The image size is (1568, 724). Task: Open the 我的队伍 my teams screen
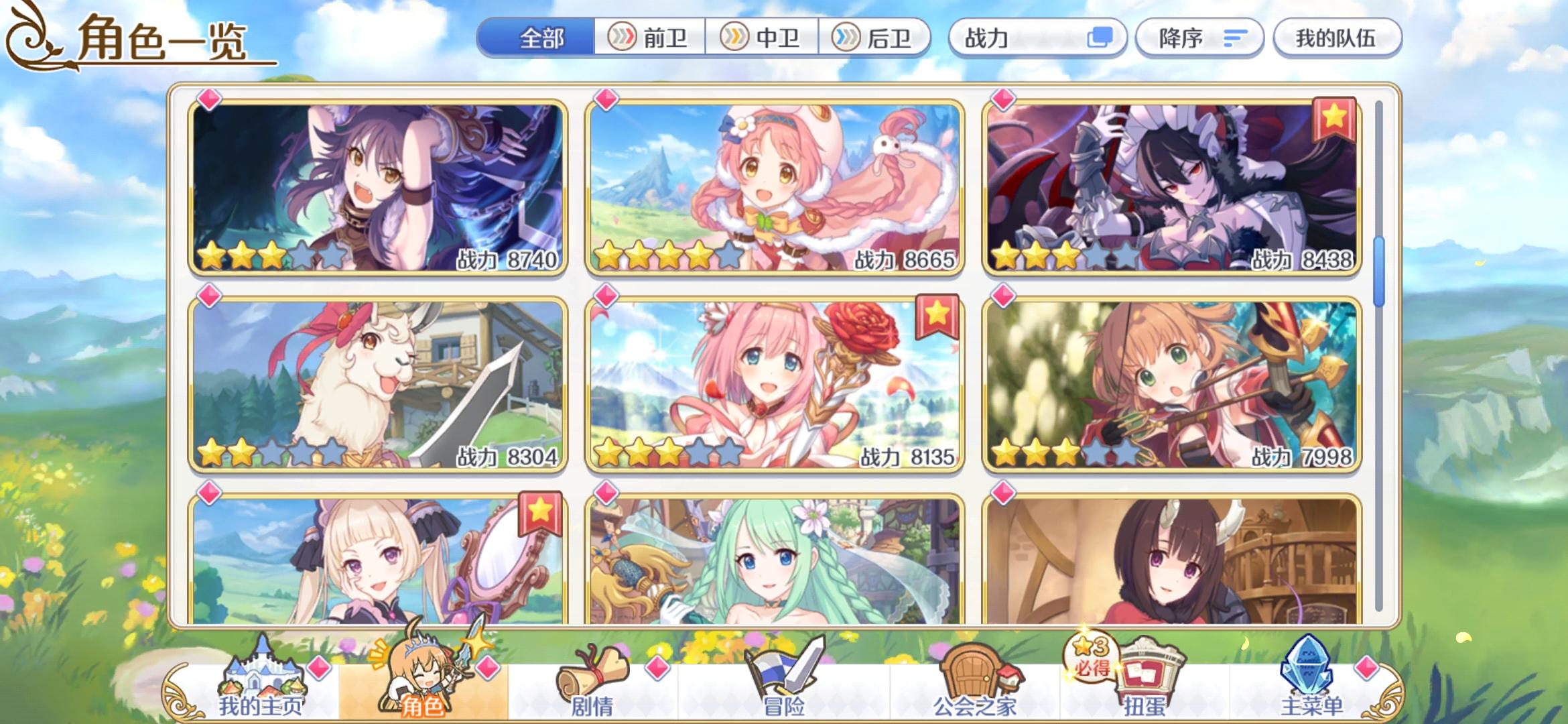coord(1337,38)
